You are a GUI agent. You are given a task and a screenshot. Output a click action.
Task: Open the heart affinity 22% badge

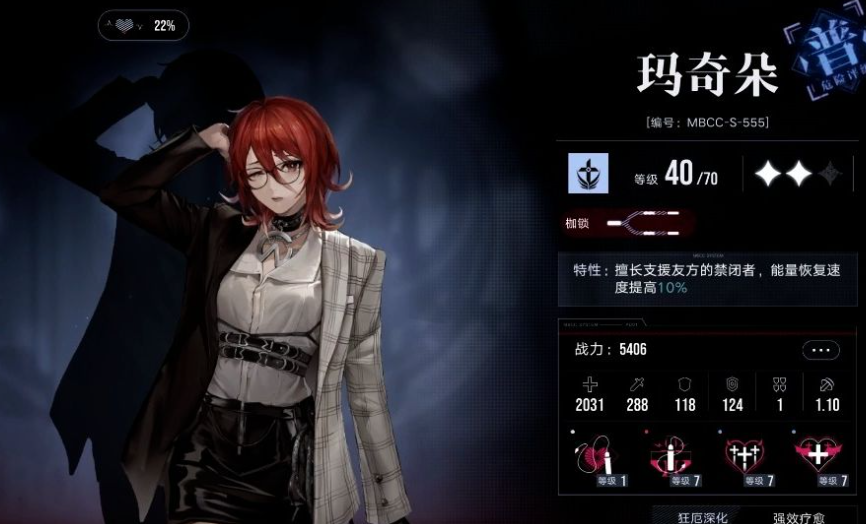pos(144,26)
